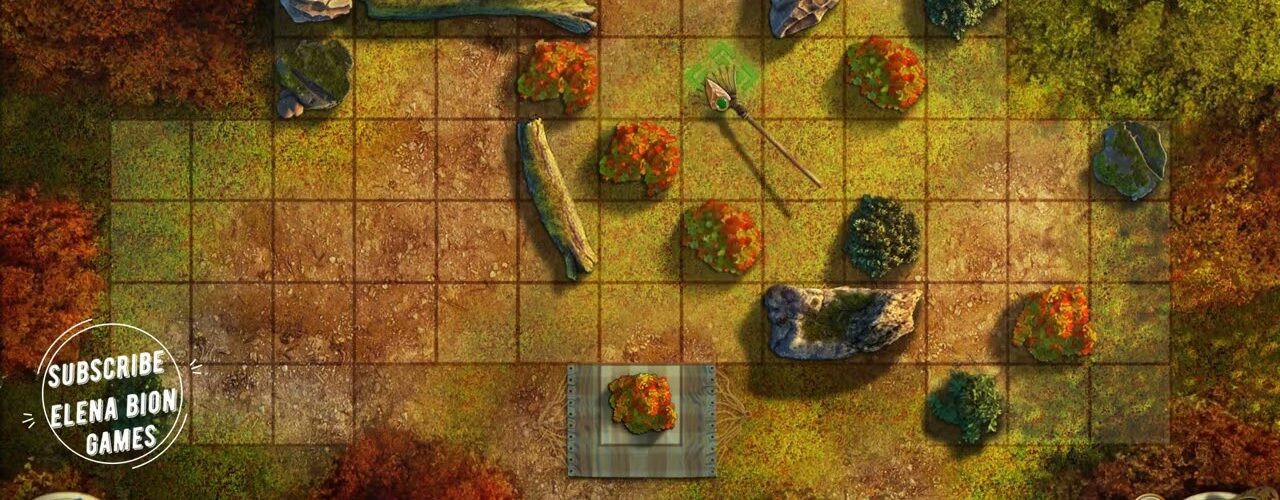Select the upright mossy log on the board
1280x500 pixels.
pos(555,199)
